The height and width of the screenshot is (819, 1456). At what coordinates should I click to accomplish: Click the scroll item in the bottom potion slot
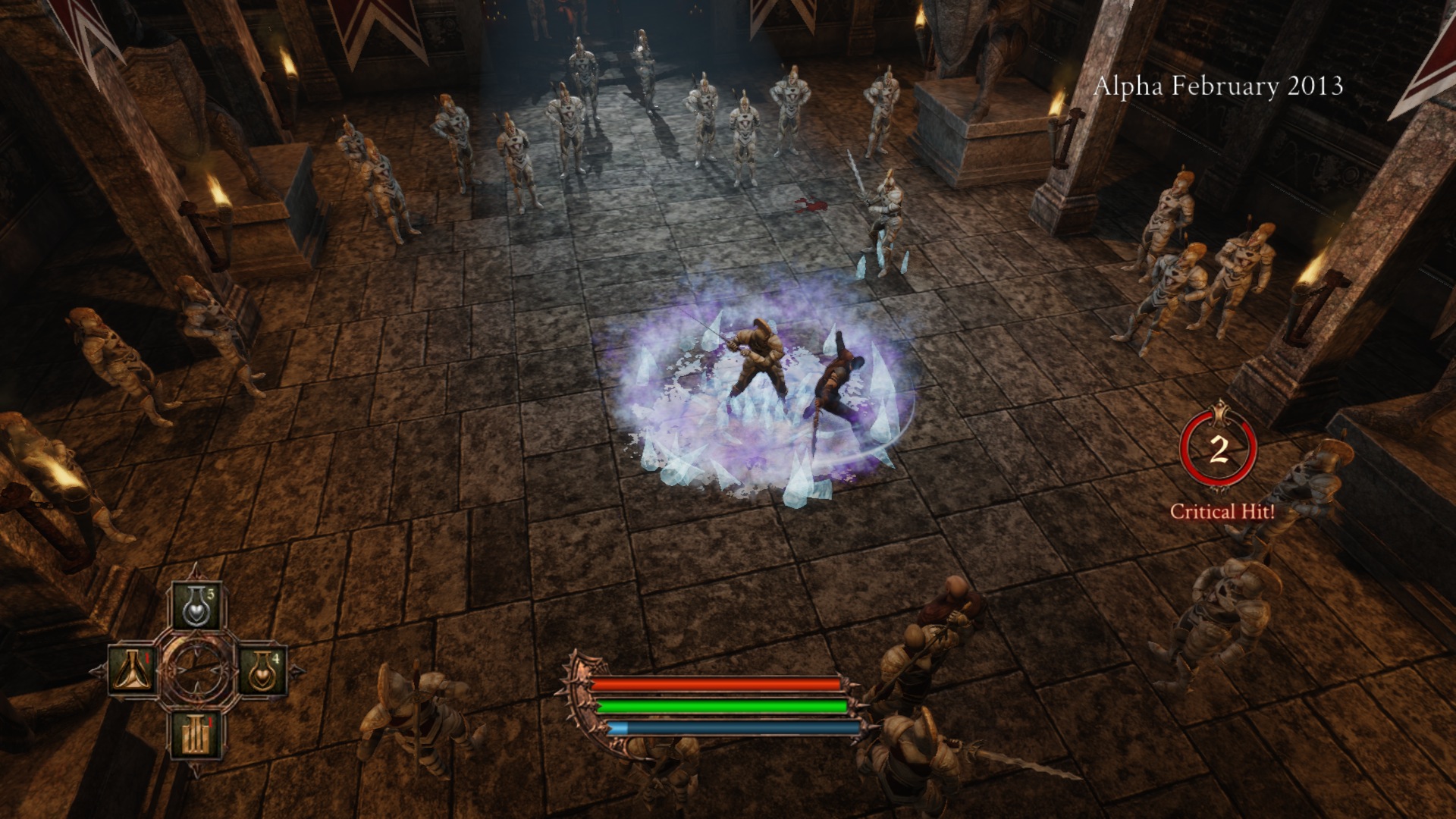[x=195, y=736]
